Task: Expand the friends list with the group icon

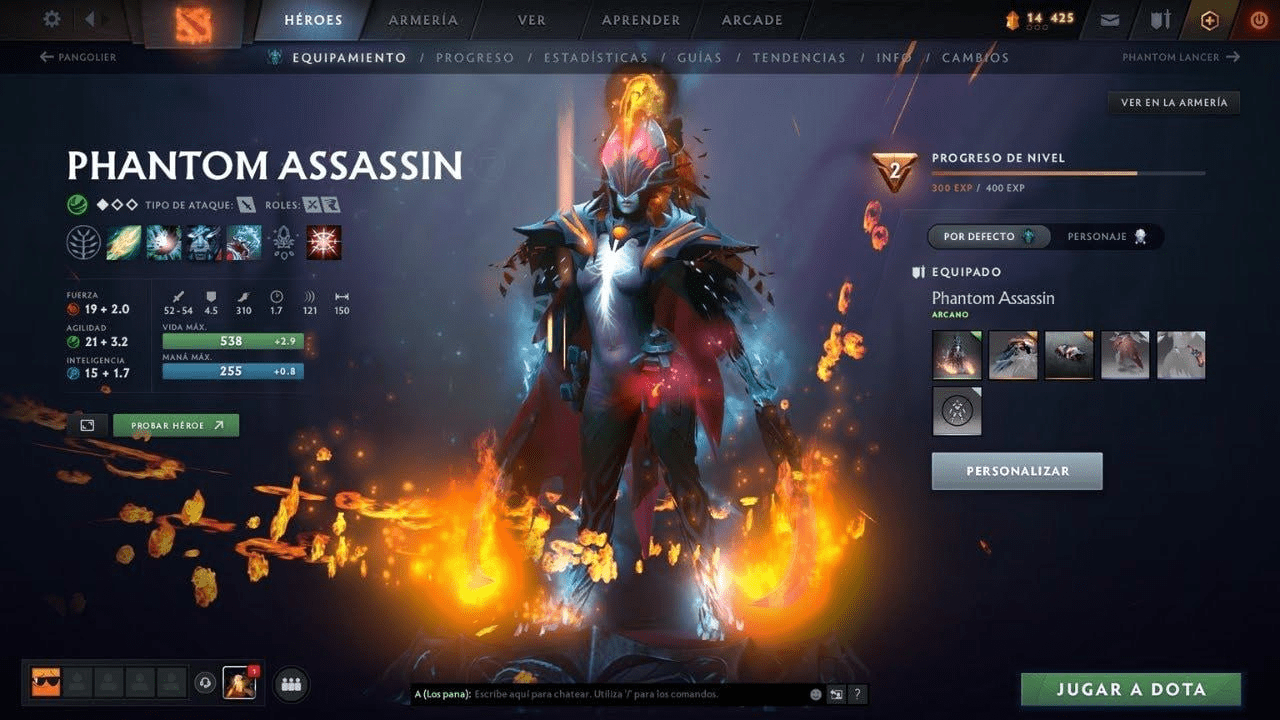Action: coord(289,683)
